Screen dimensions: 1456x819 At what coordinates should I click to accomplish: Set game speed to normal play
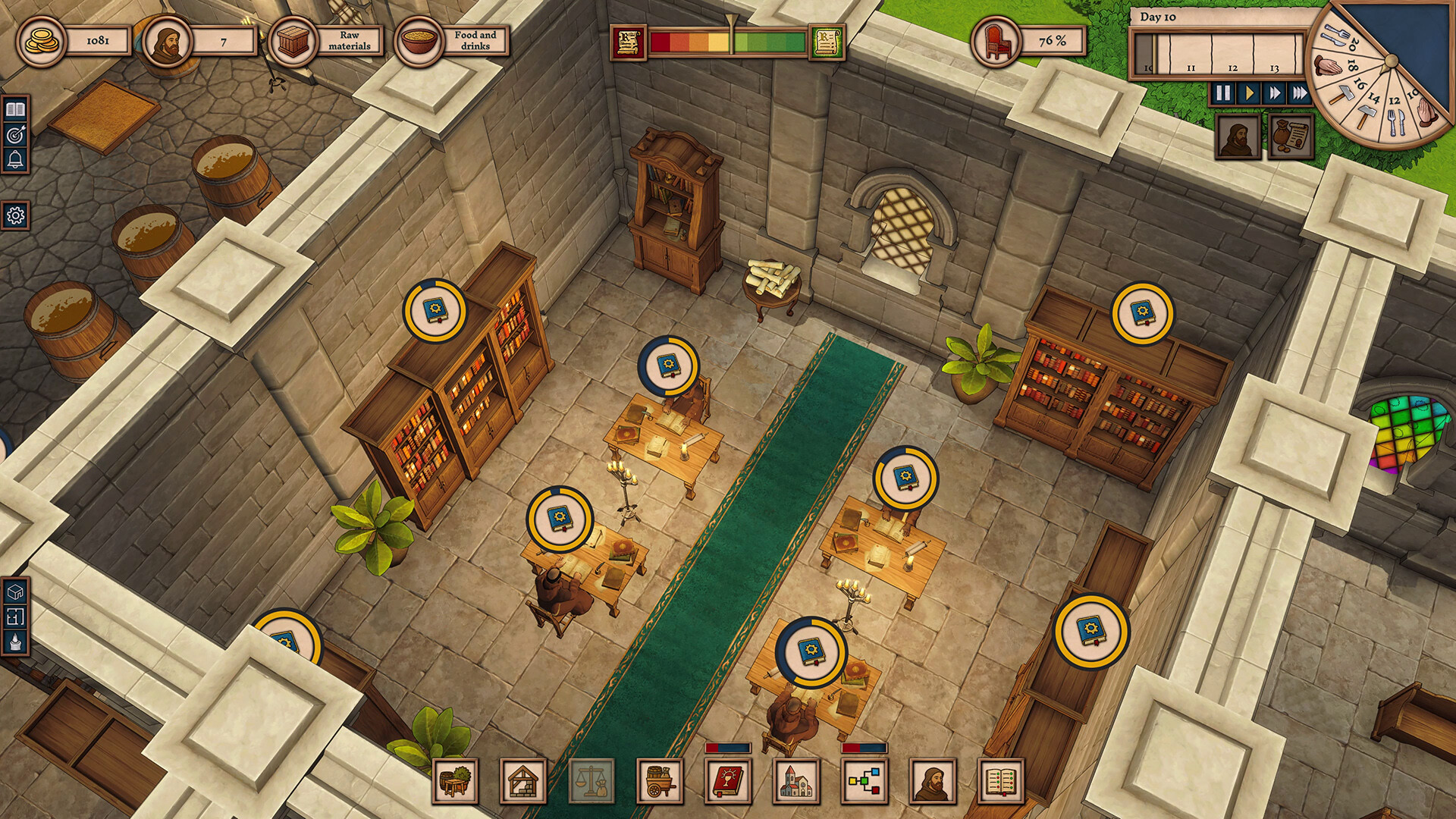(1248, 93)
